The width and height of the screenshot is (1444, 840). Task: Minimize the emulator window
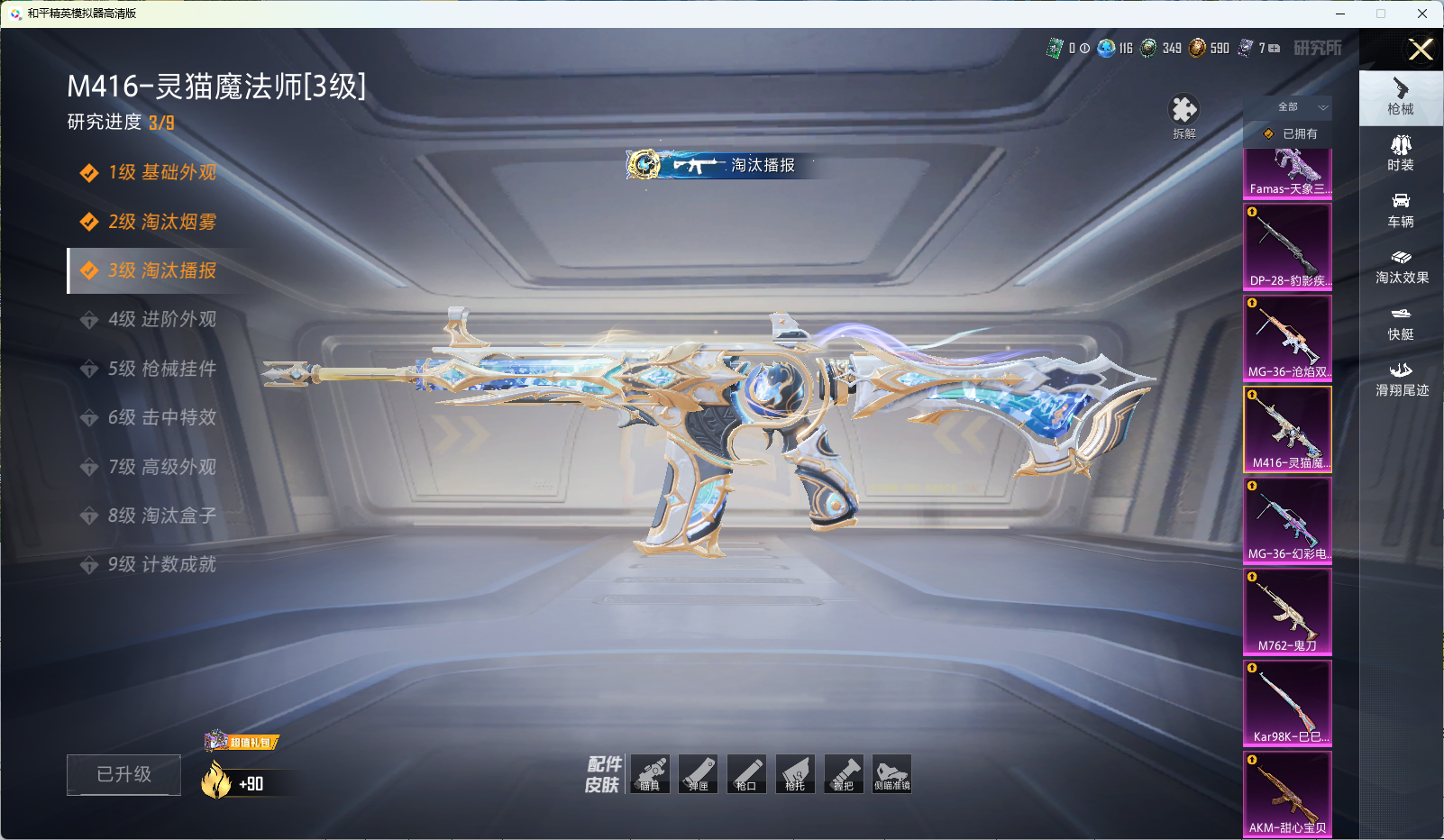click(1340, 14)
